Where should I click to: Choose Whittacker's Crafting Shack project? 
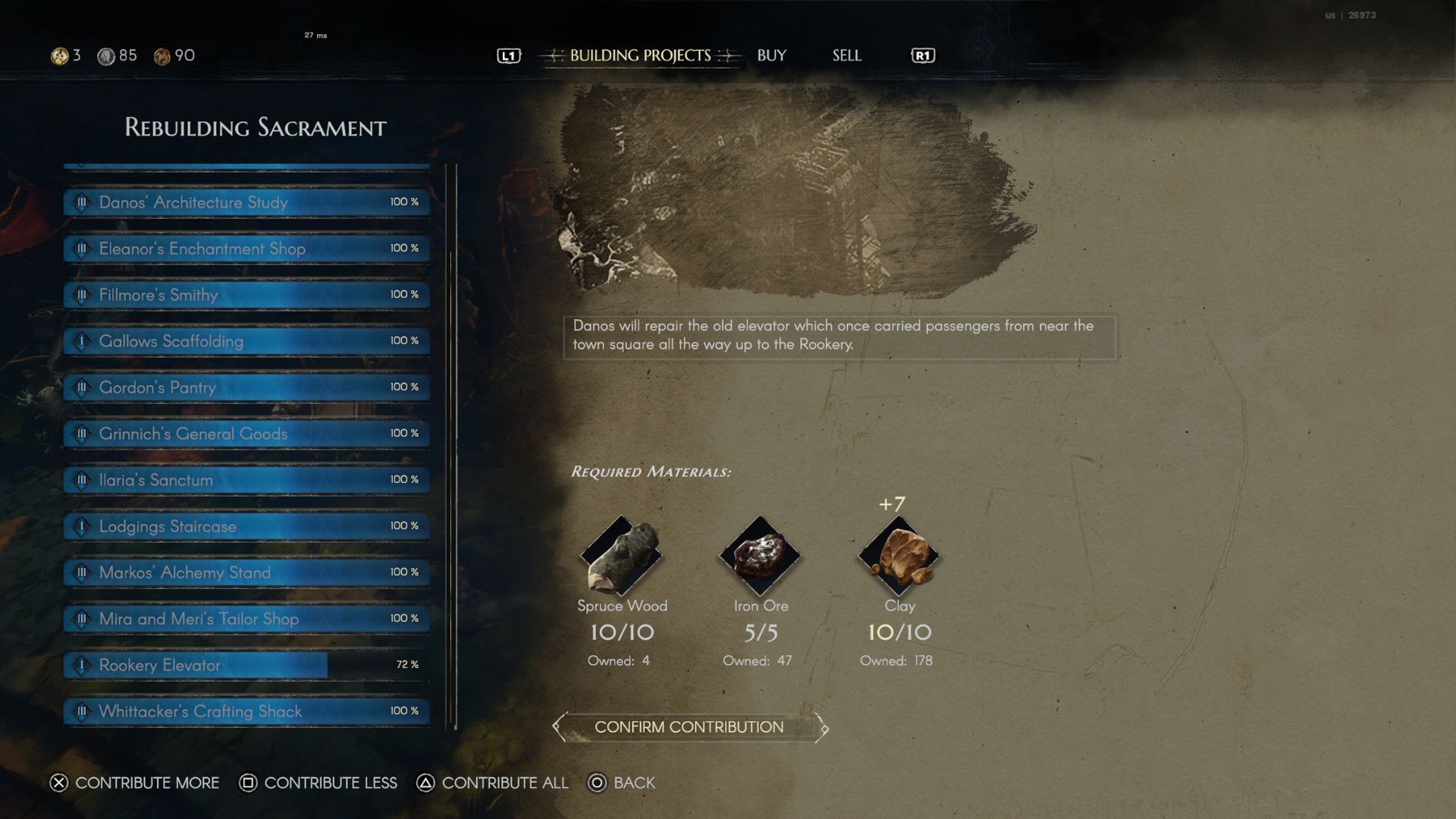click(246, 711)
